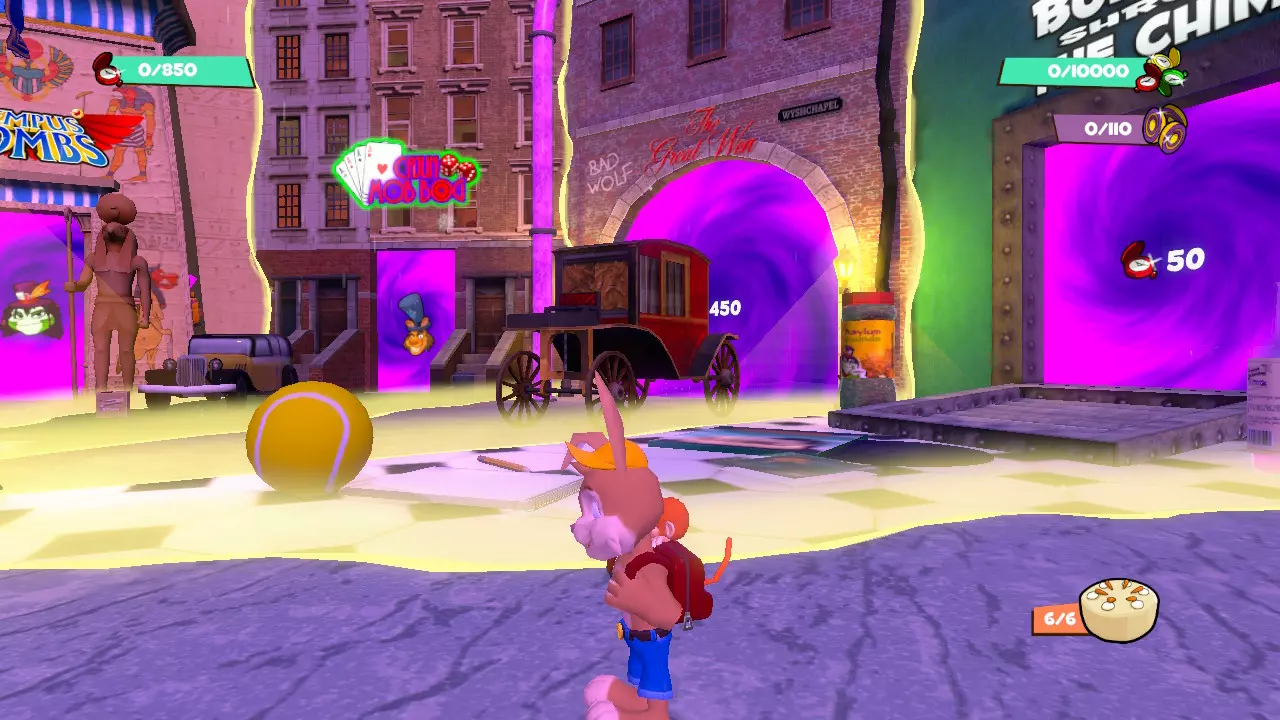This screenshot has height=720, width=1280.
Task: Toggle the small green clock face sparkling beside 0/10000
Action: click(1171, 78)
